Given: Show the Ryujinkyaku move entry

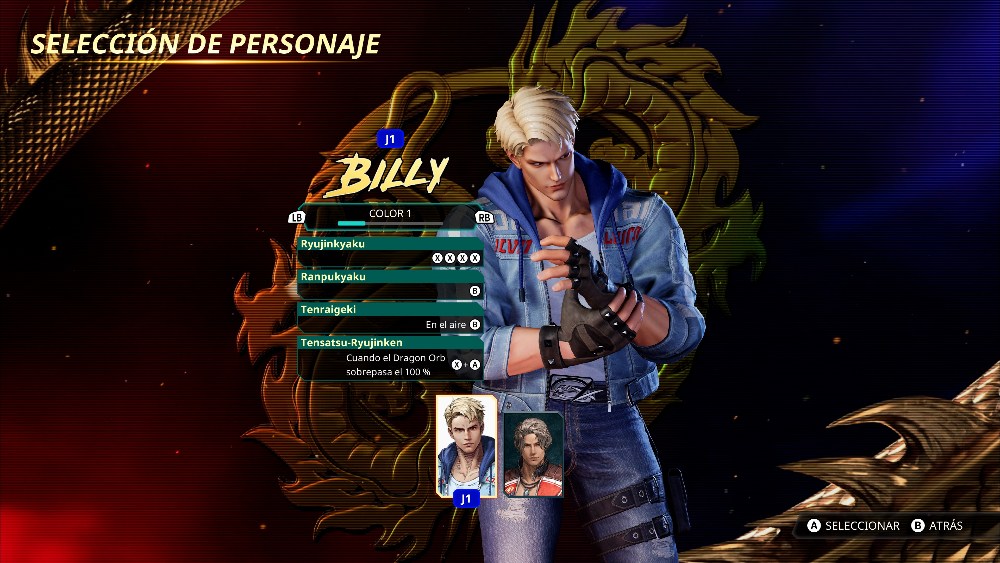Looking at the screenshot, I should coord(390,250).
